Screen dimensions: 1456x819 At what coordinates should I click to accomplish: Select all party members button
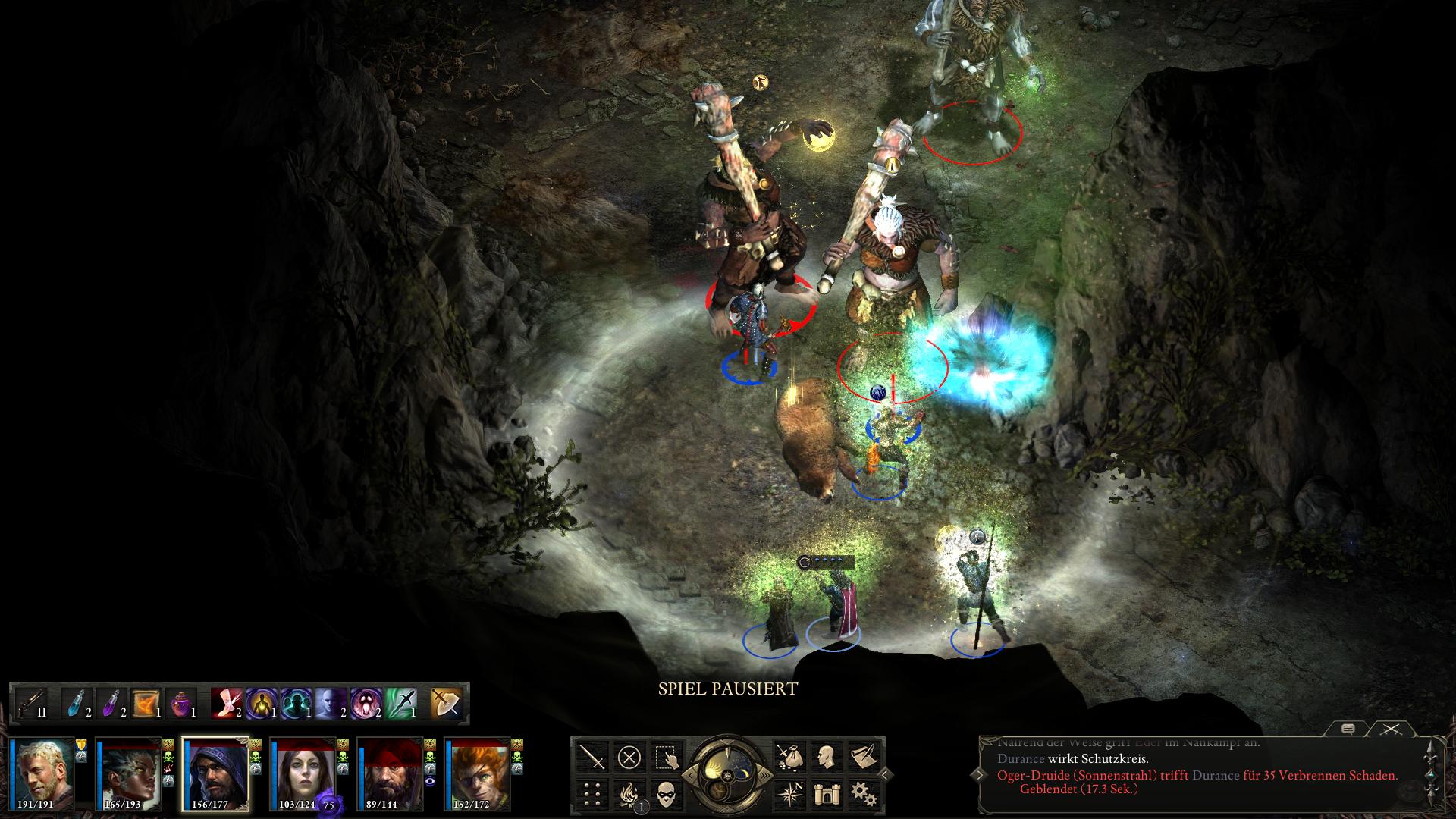[x=665, y=757]
